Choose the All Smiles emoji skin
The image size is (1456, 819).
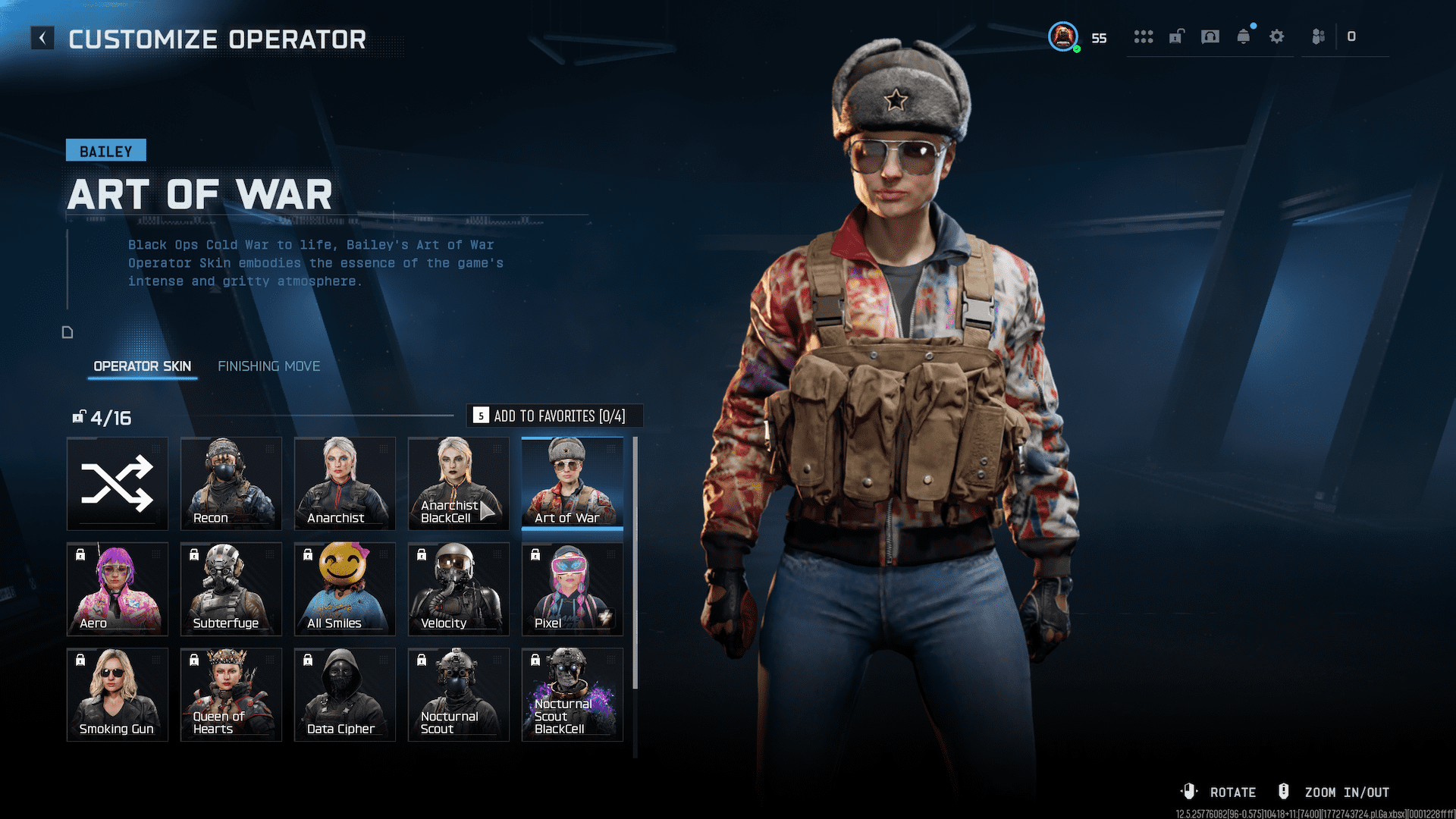click(x=345, y=589)
